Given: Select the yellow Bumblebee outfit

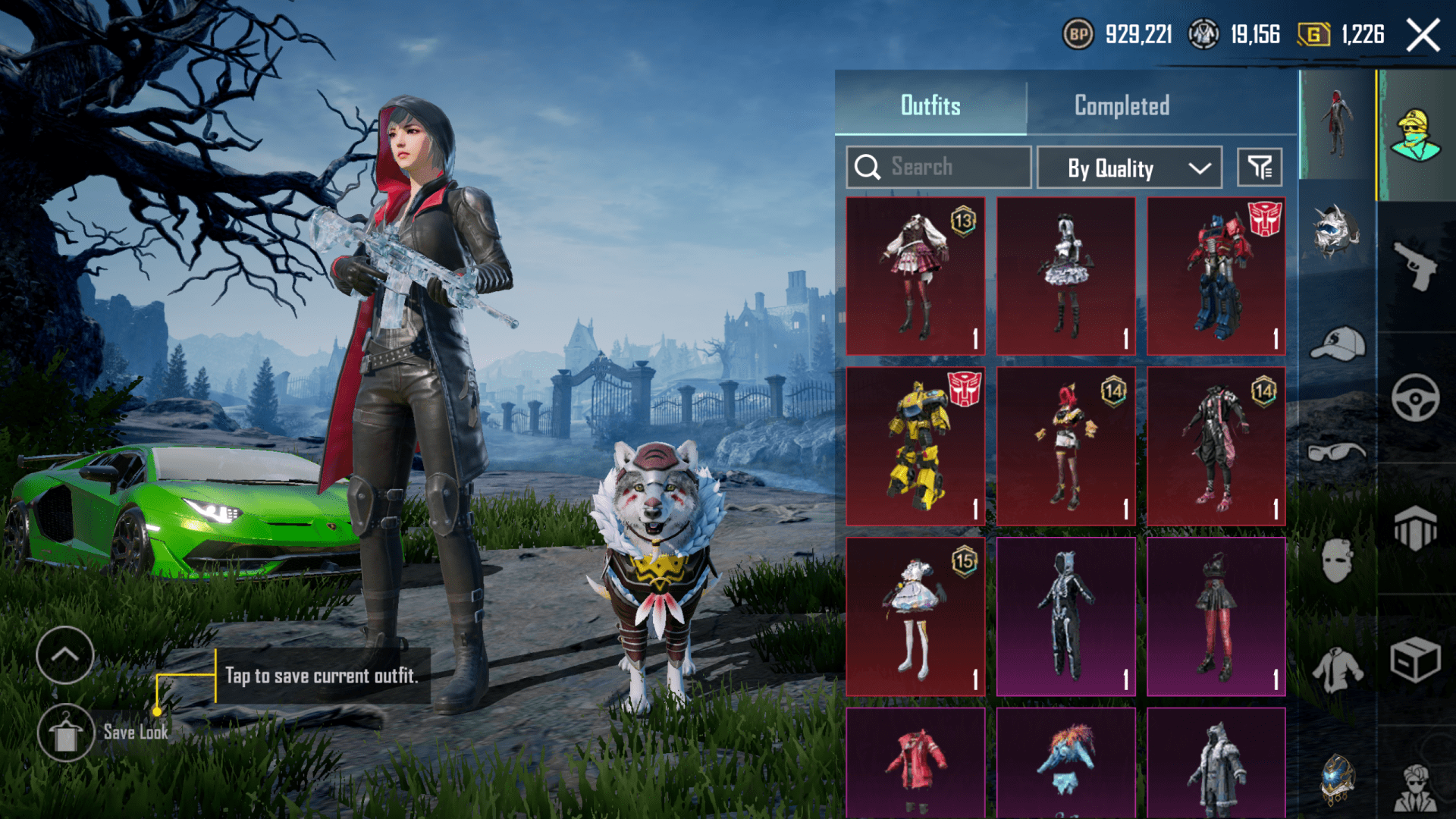Looking at the screenshot, I should tap(915, 447).
